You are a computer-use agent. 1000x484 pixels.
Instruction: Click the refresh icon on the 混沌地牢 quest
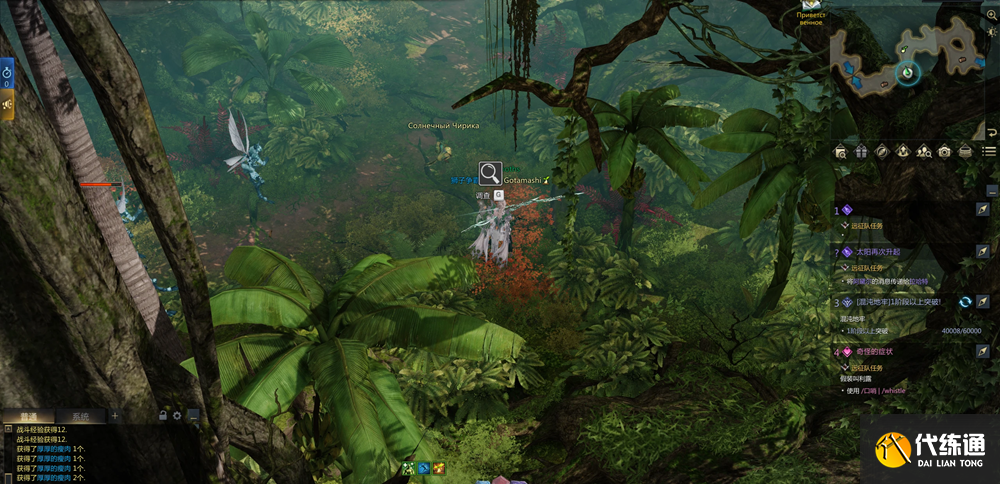click(x=965, y=302)
